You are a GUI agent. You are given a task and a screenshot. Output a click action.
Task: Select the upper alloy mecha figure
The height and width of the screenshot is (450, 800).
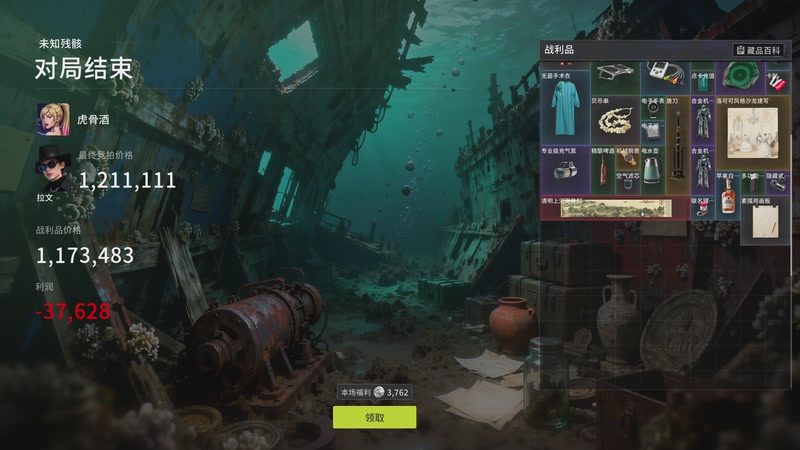click(702, 122)
